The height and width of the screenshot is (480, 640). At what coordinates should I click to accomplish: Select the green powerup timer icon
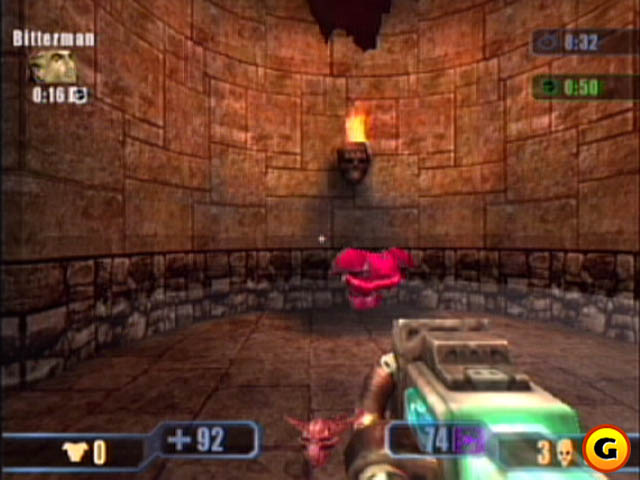[548, 87]
